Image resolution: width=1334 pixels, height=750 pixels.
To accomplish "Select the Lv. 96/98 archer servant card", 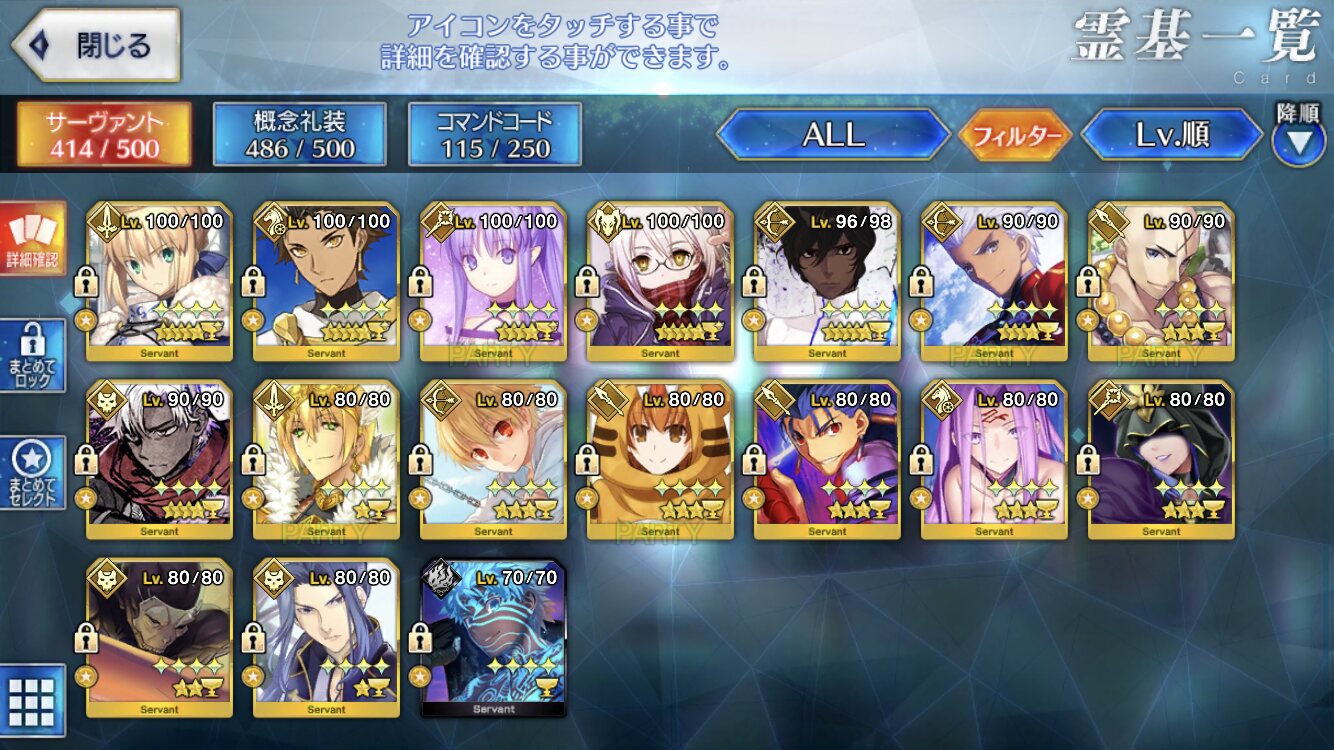I will (827, 282).
